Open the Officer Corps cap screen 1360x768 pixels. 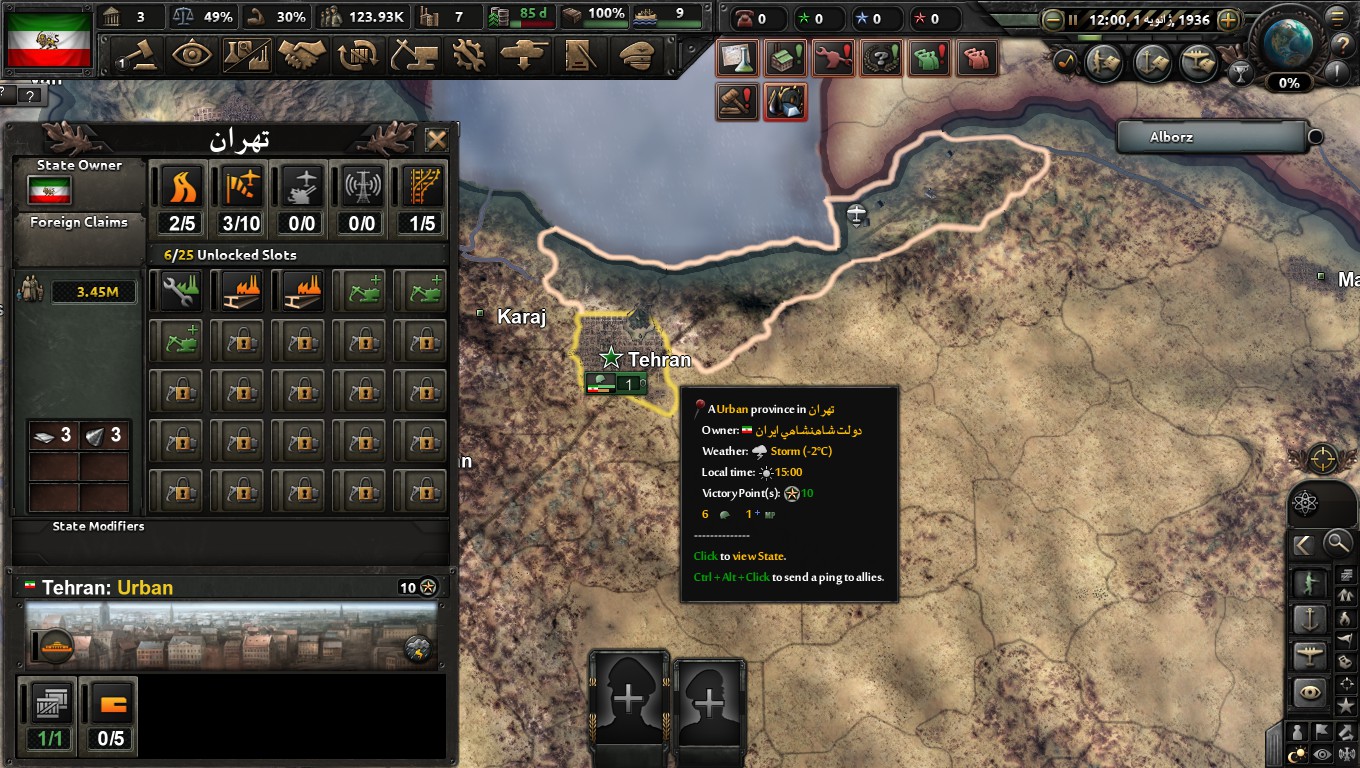pos(634,55)
